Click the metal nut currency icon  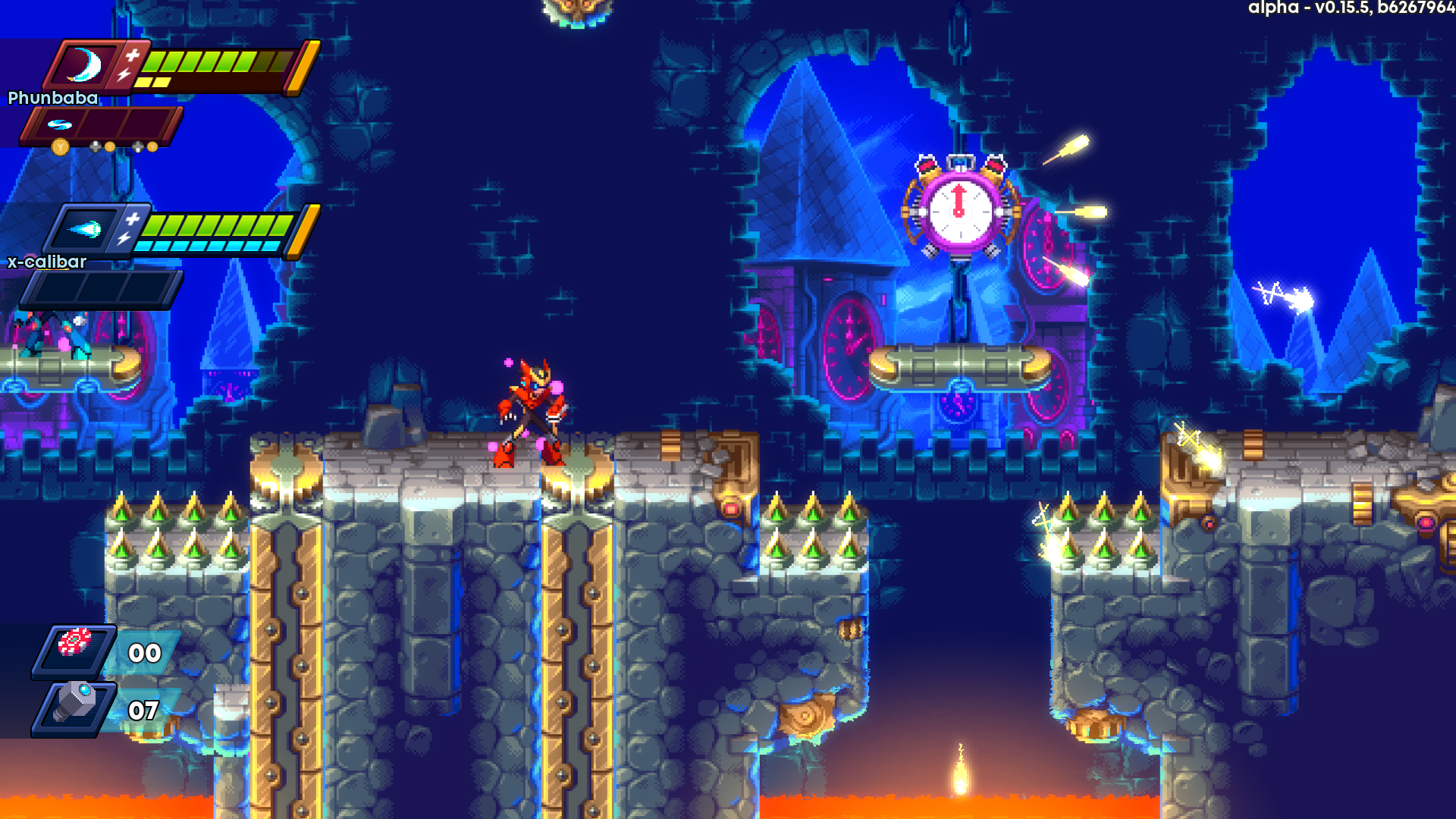76,704
